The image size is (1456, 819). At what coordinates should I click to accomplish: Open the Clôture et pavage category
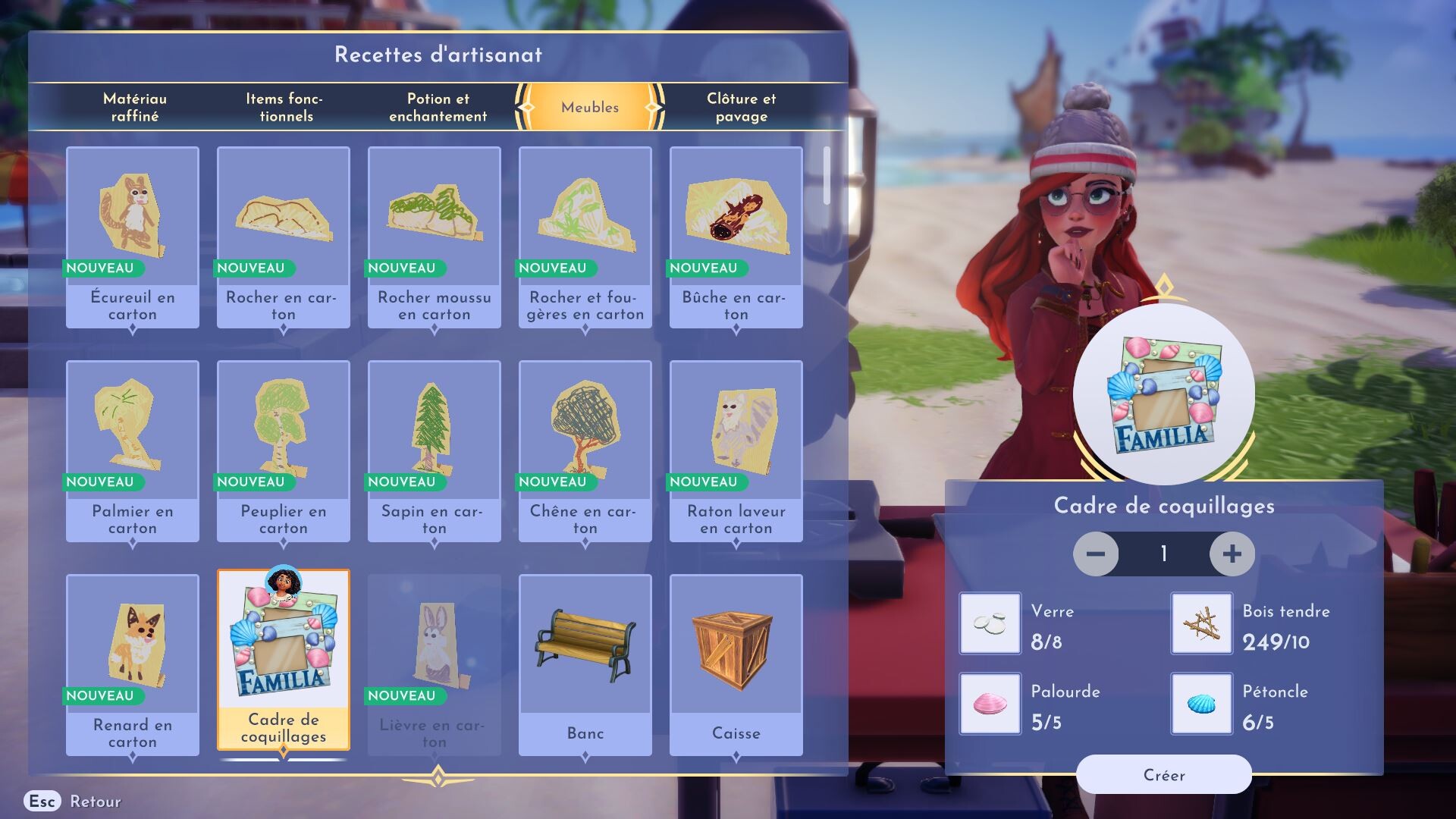741,107
